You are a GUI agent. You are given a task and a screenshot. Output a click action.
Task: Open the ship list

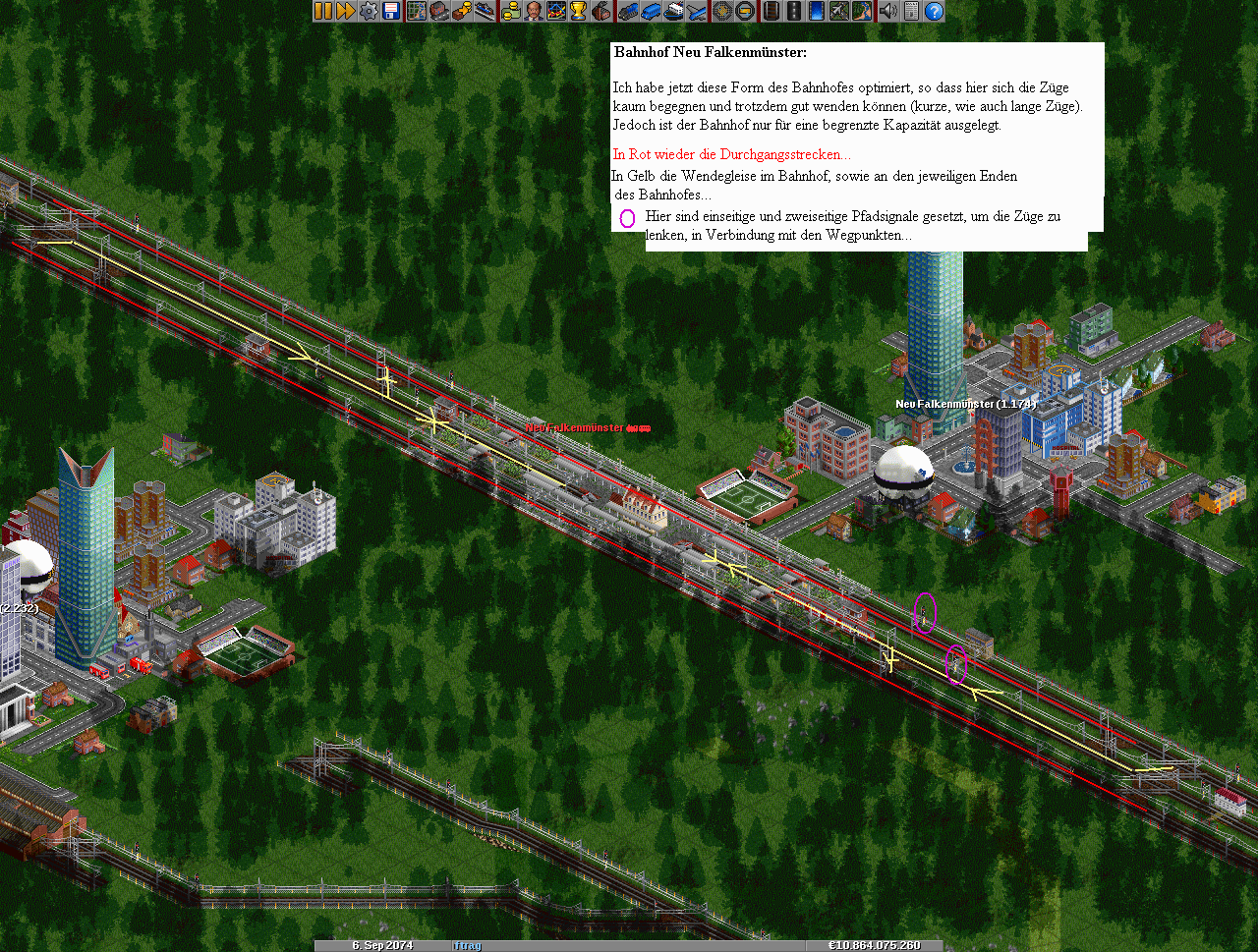(674, 11)
